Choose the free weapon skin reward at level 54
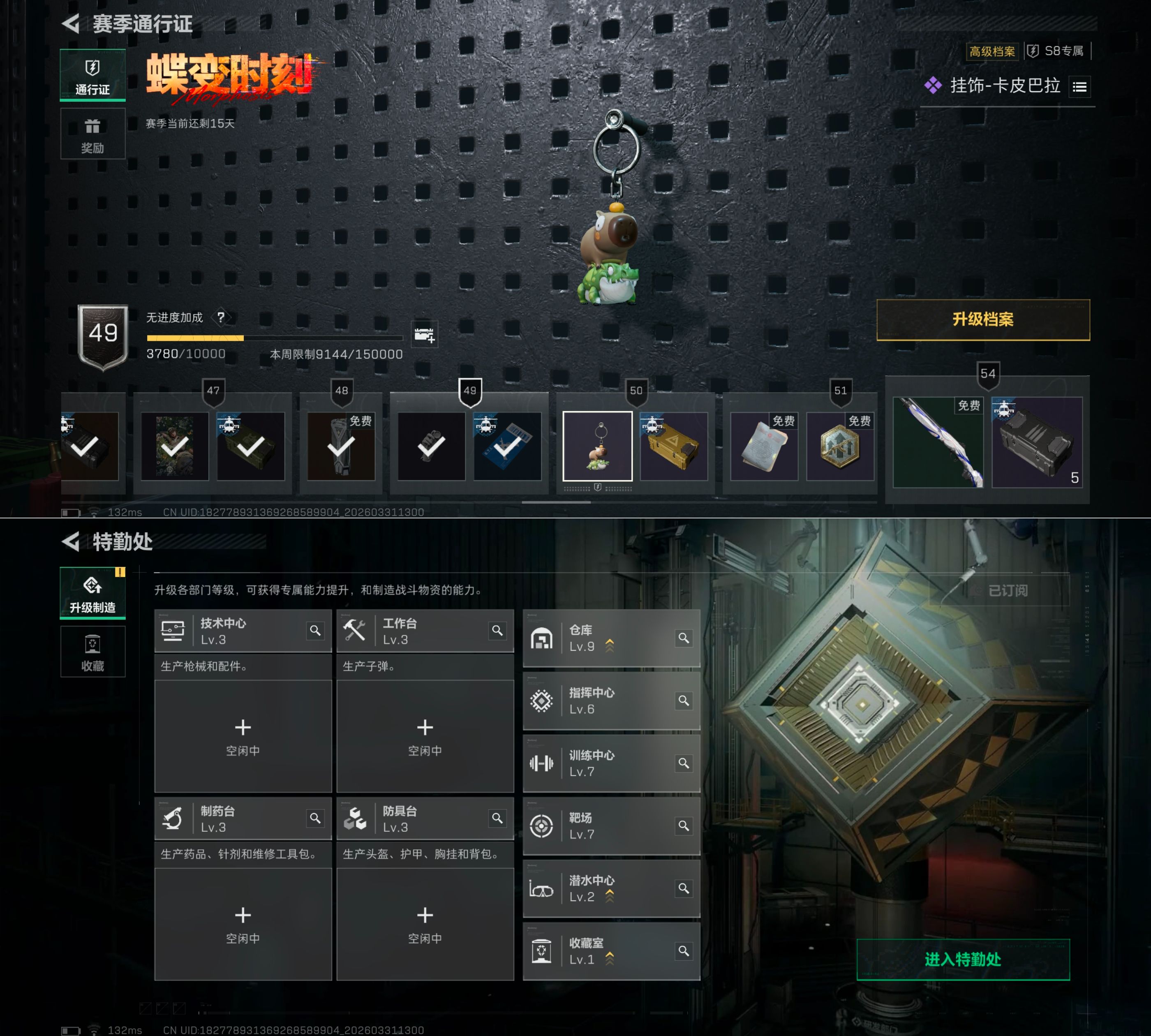 point(938,442)
